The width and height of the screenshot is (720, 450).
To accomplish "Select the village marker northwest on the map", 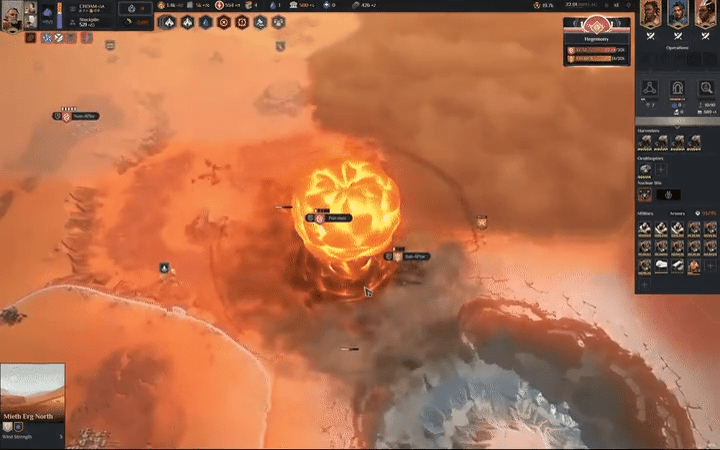I will [x=65, y=116].
